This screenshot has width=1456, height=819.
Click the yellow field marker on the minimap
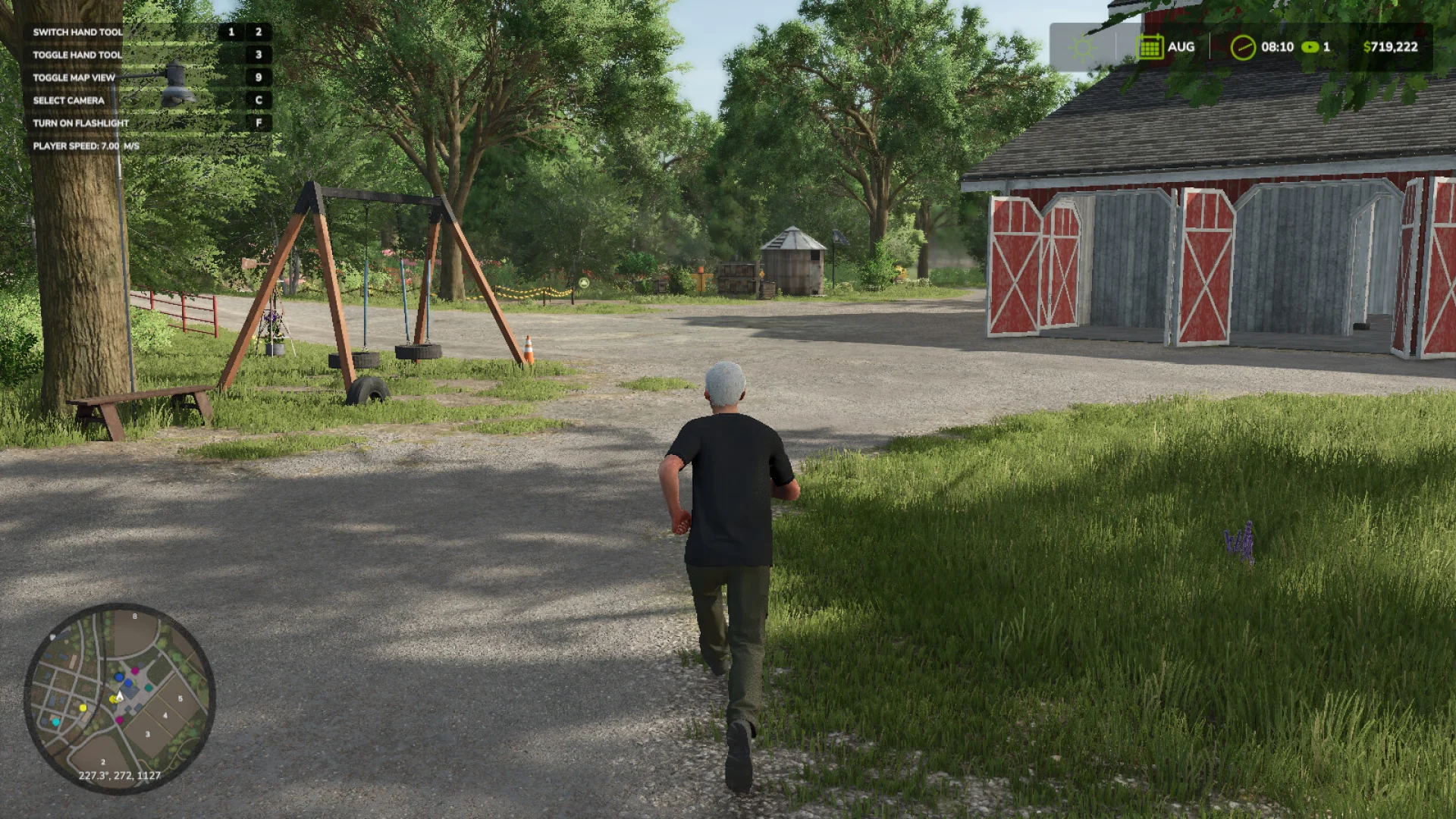coord(83,708)
